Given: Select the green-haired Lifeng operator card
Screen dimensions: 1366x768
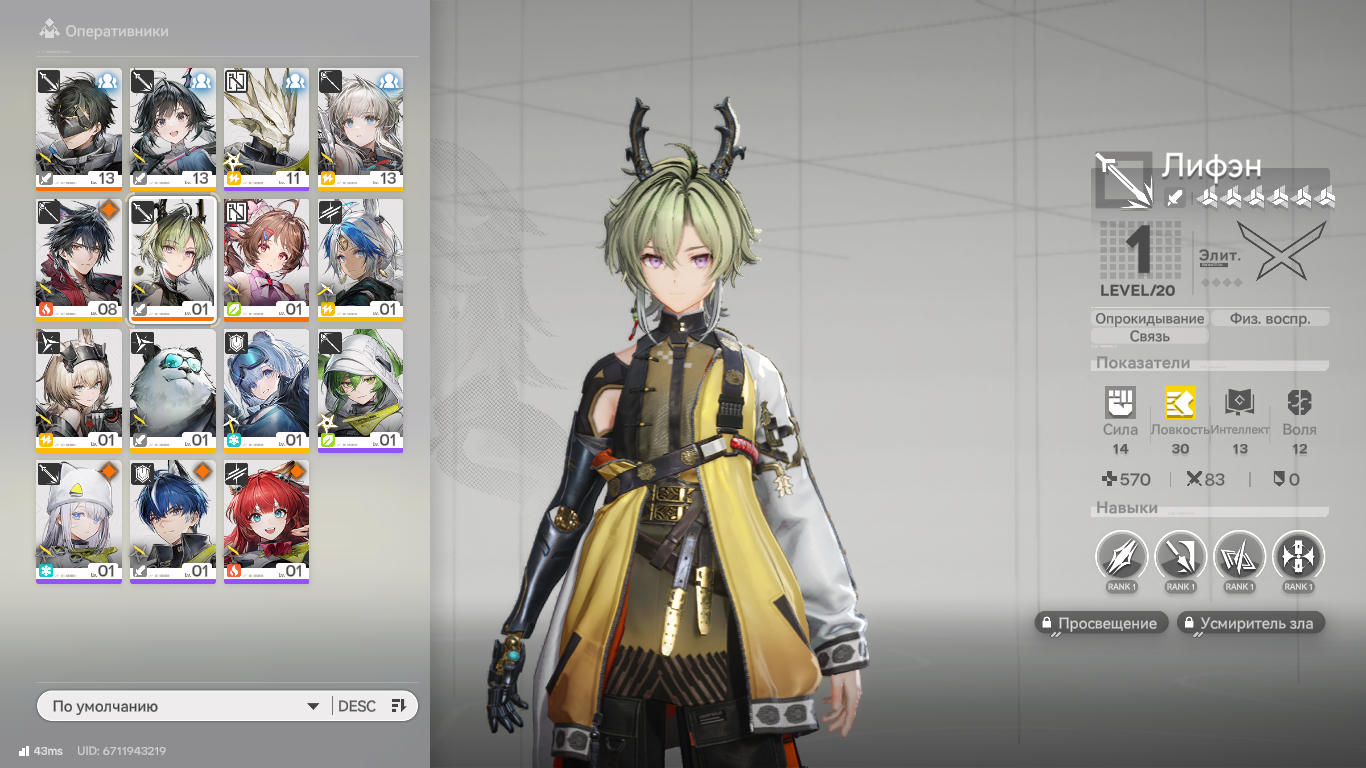Looking at the screenshot, I should [x=173, y=258].
